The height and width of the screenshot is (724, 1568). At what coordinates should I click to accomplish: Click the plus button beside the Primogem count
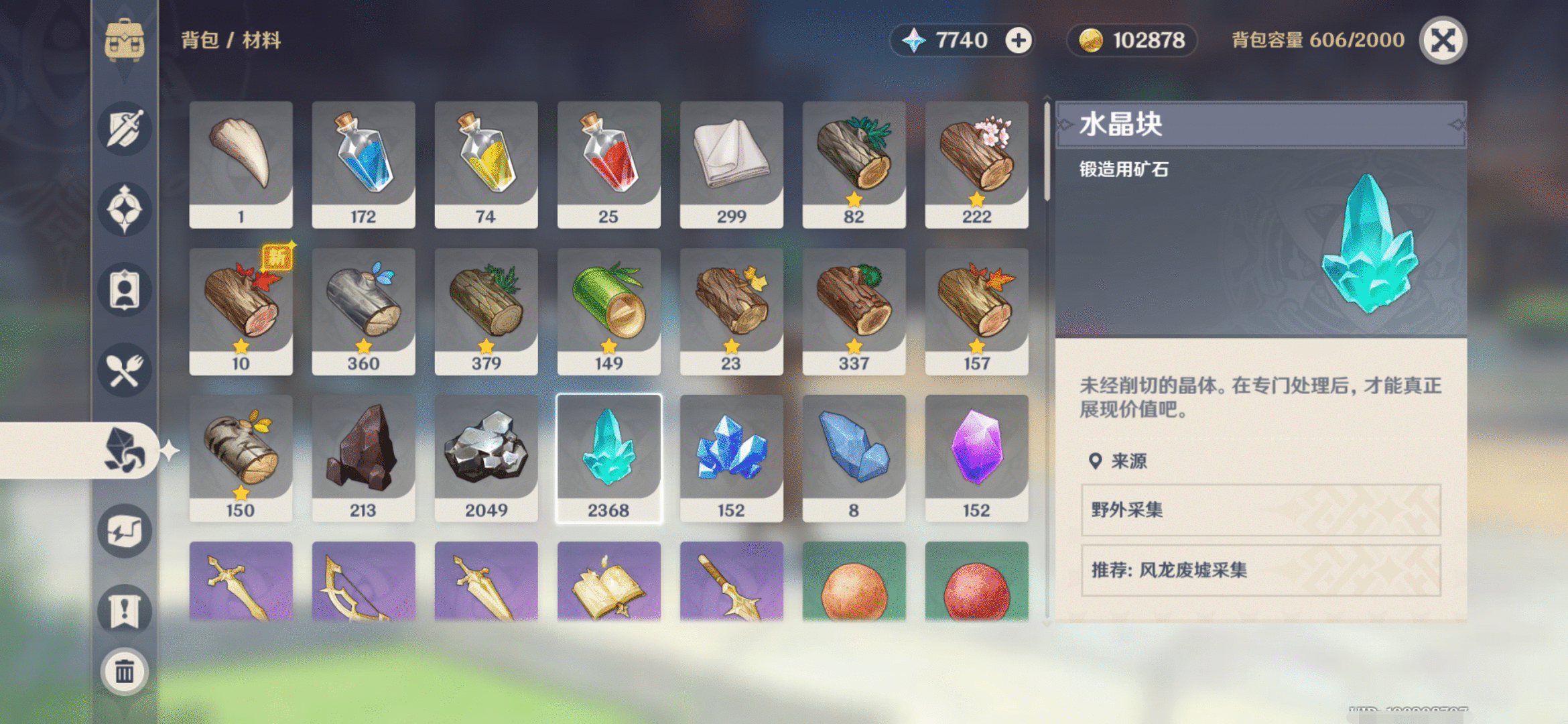1019,40
